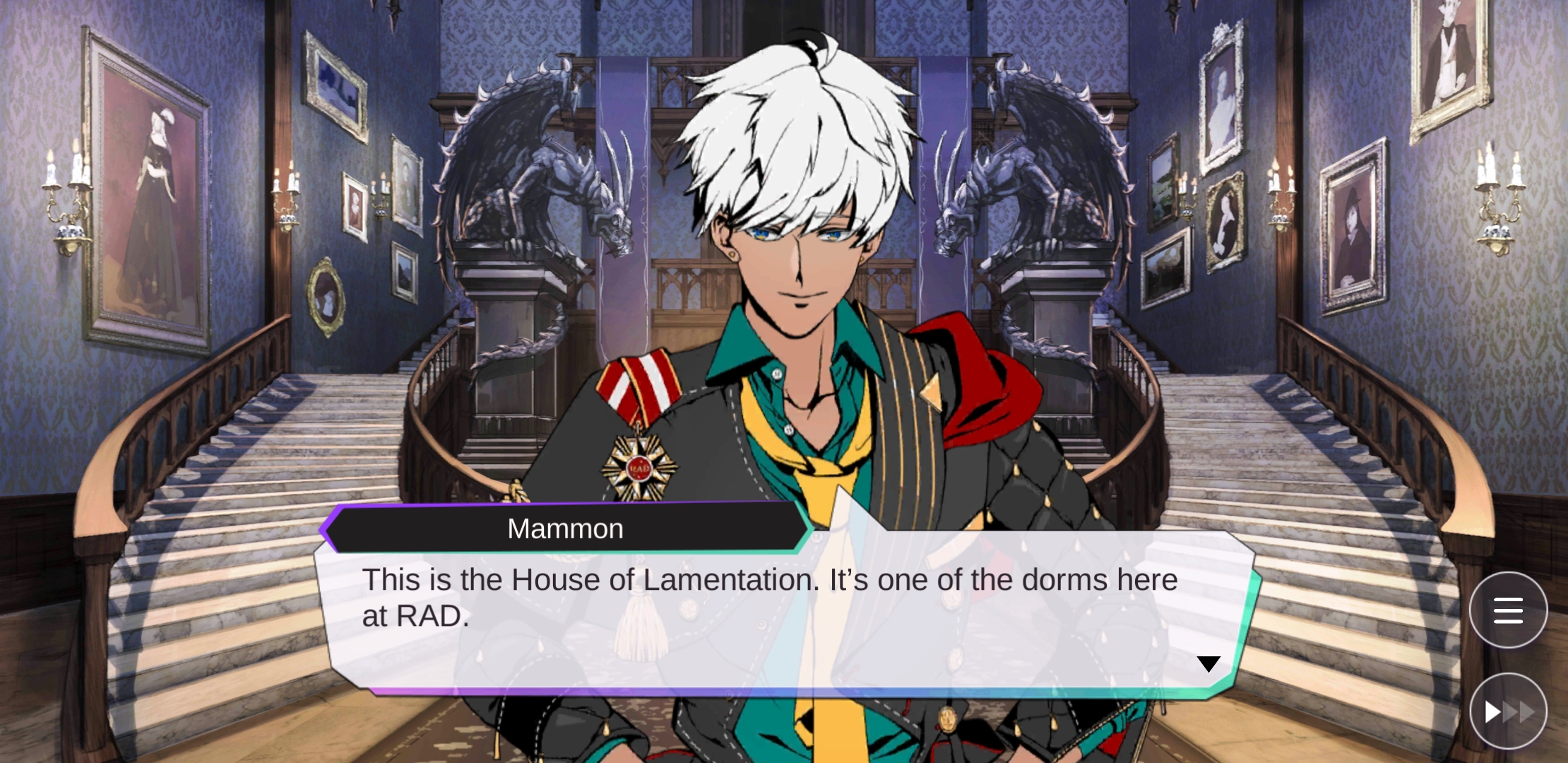Open the hamburger menu button
Screen dimensions: 1568x763
coord(1508,610)
